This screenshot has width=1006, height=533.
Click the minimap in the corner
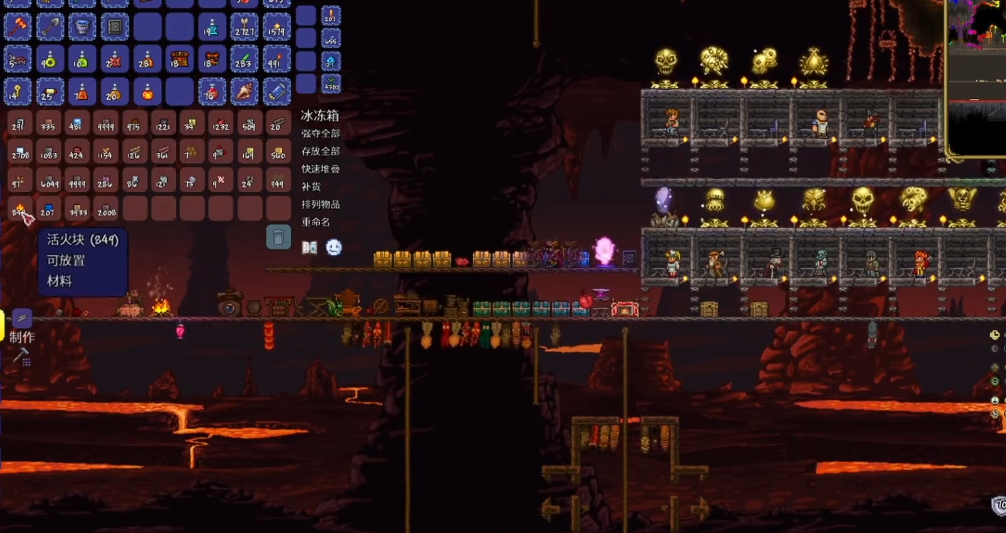click(x=976, y=78)
